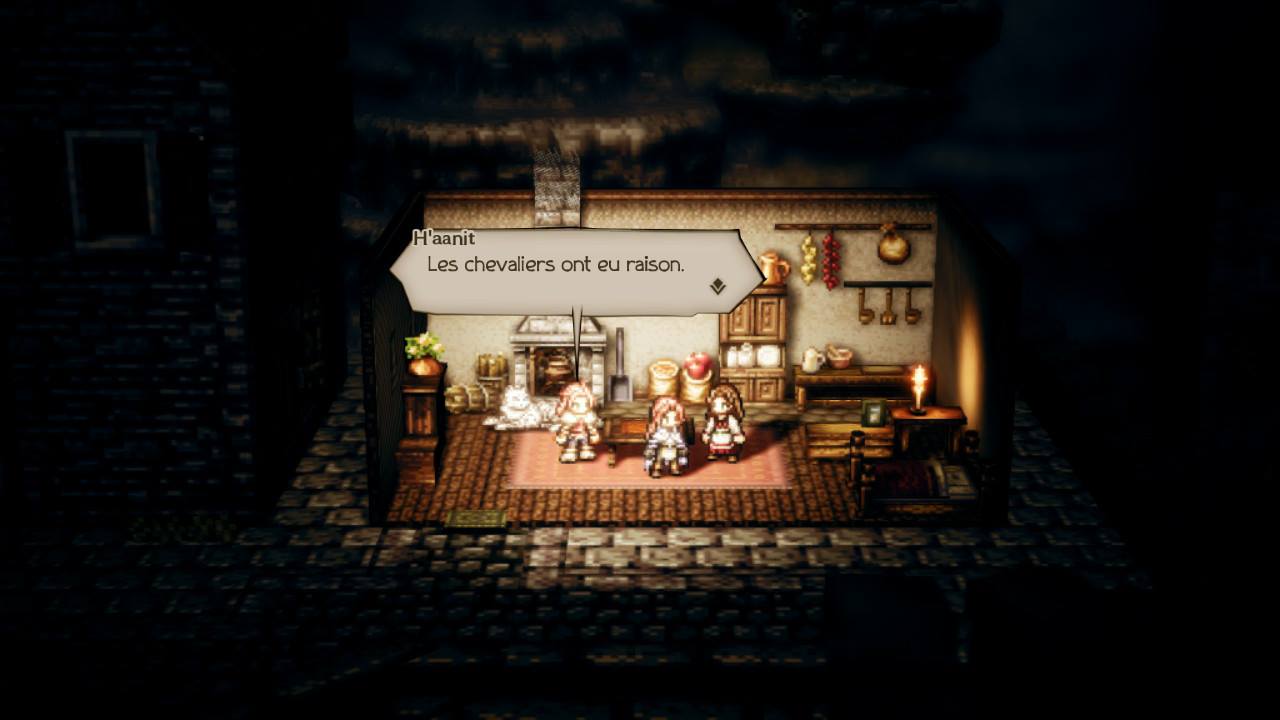Click the hanging bunch of red peppers
1280x720 pixels.
(x=829, y=262)
